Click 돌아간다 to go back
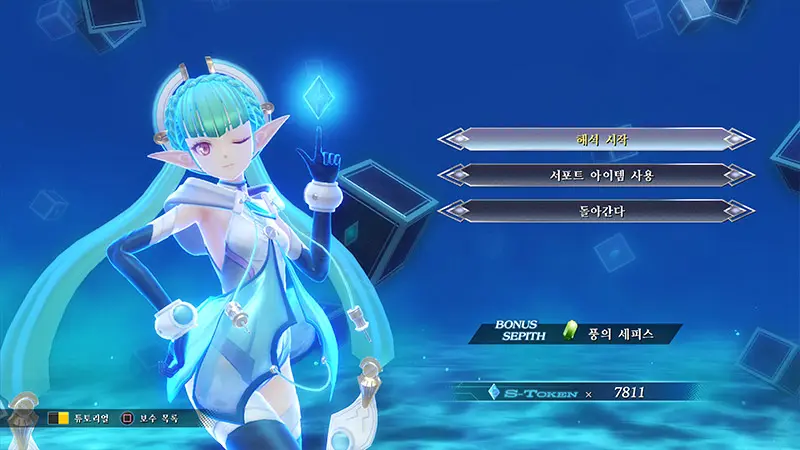Image resolution: width=800 pixels, height=450 pixels. [x=596, y=211]
